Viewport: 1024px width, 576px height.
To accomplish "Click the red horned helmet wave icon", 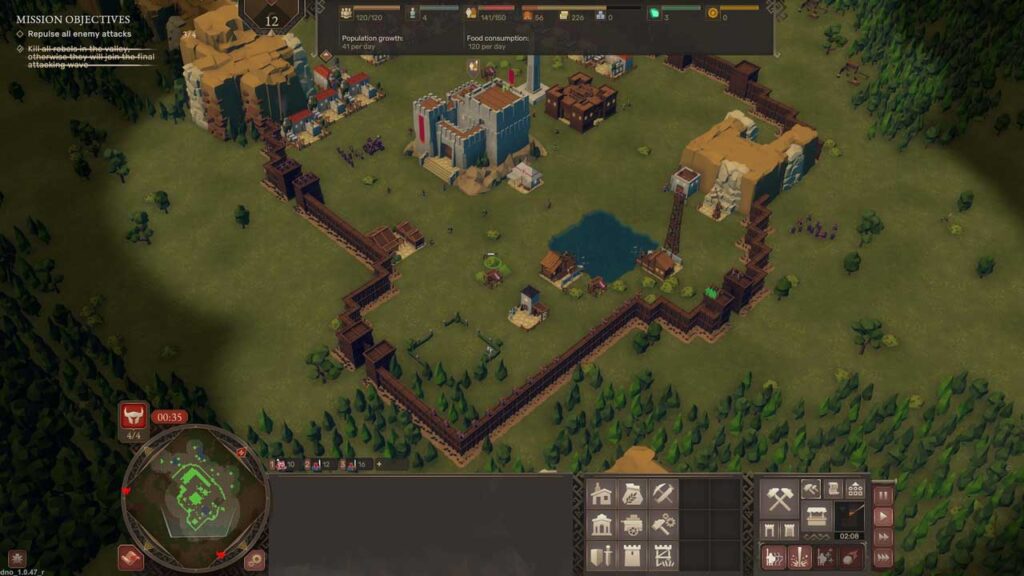I will coord(132,415).
